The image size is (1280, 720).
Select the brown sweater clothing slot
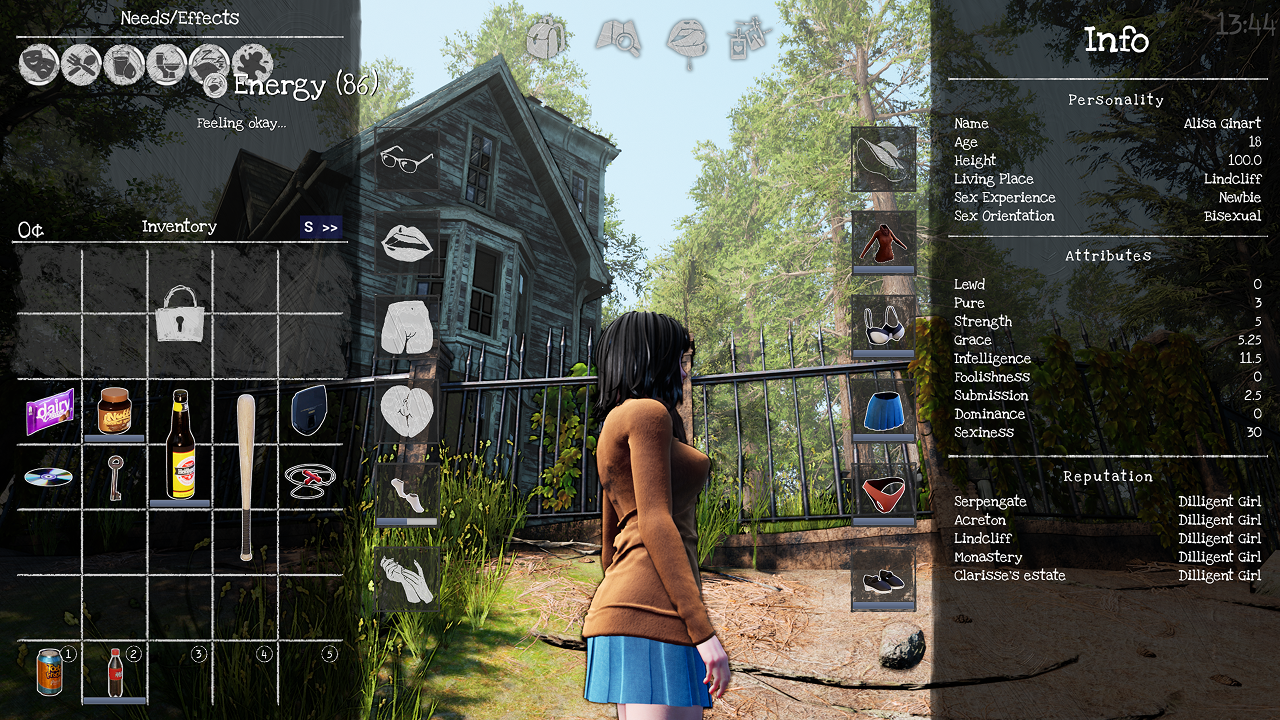pos(883,241)
